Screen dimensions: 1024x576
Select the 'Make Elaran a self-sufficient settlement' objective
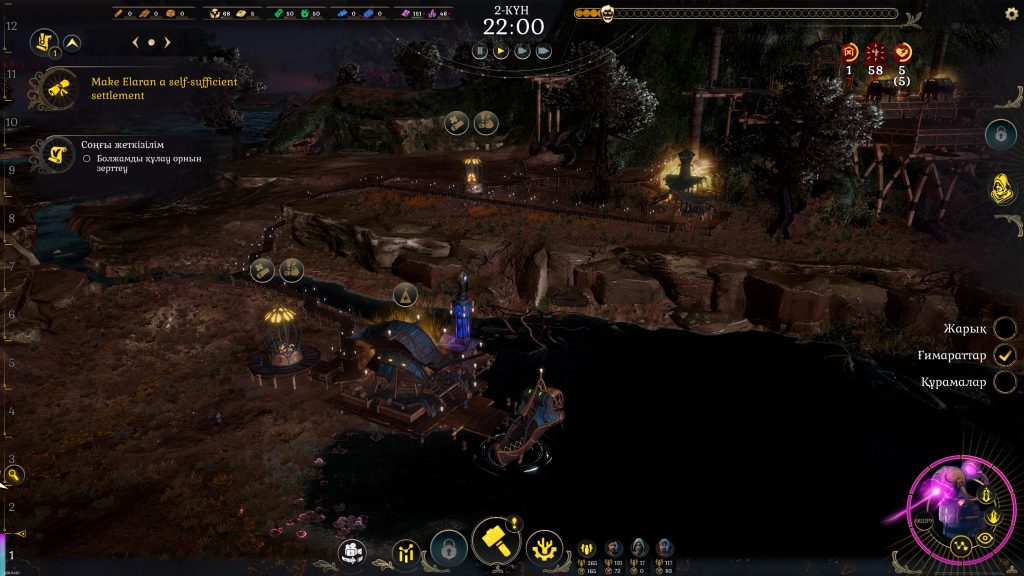coord(163,88)
